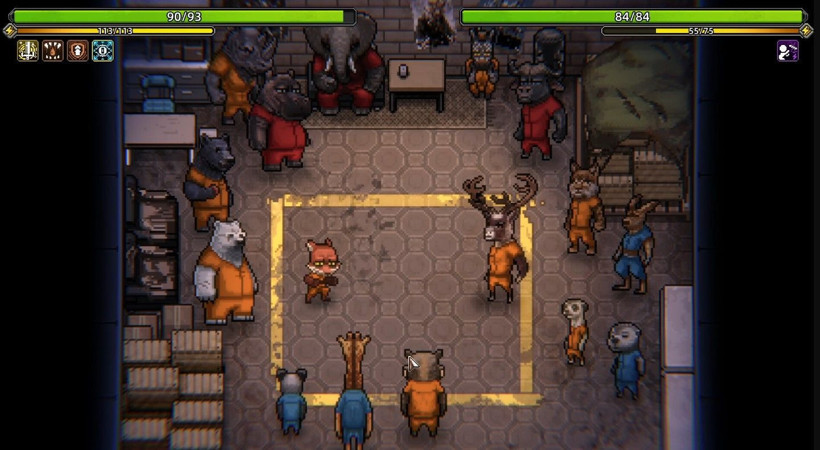Select the yellow sword status icon
820x450 pixels.
point(28,51)
